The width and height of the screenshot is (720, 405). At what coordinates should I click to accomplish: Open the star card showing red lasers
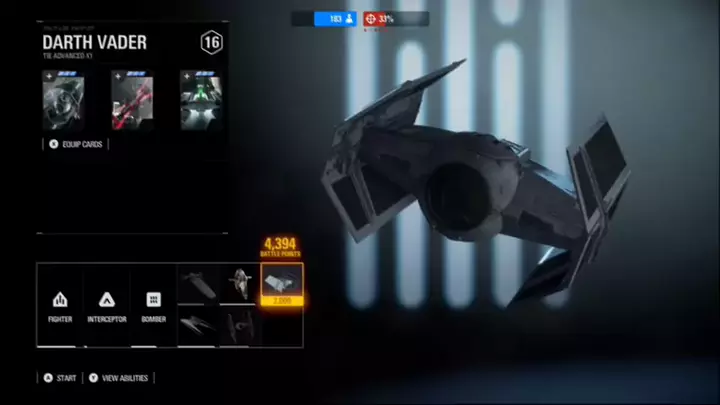(x=130, y=101)
